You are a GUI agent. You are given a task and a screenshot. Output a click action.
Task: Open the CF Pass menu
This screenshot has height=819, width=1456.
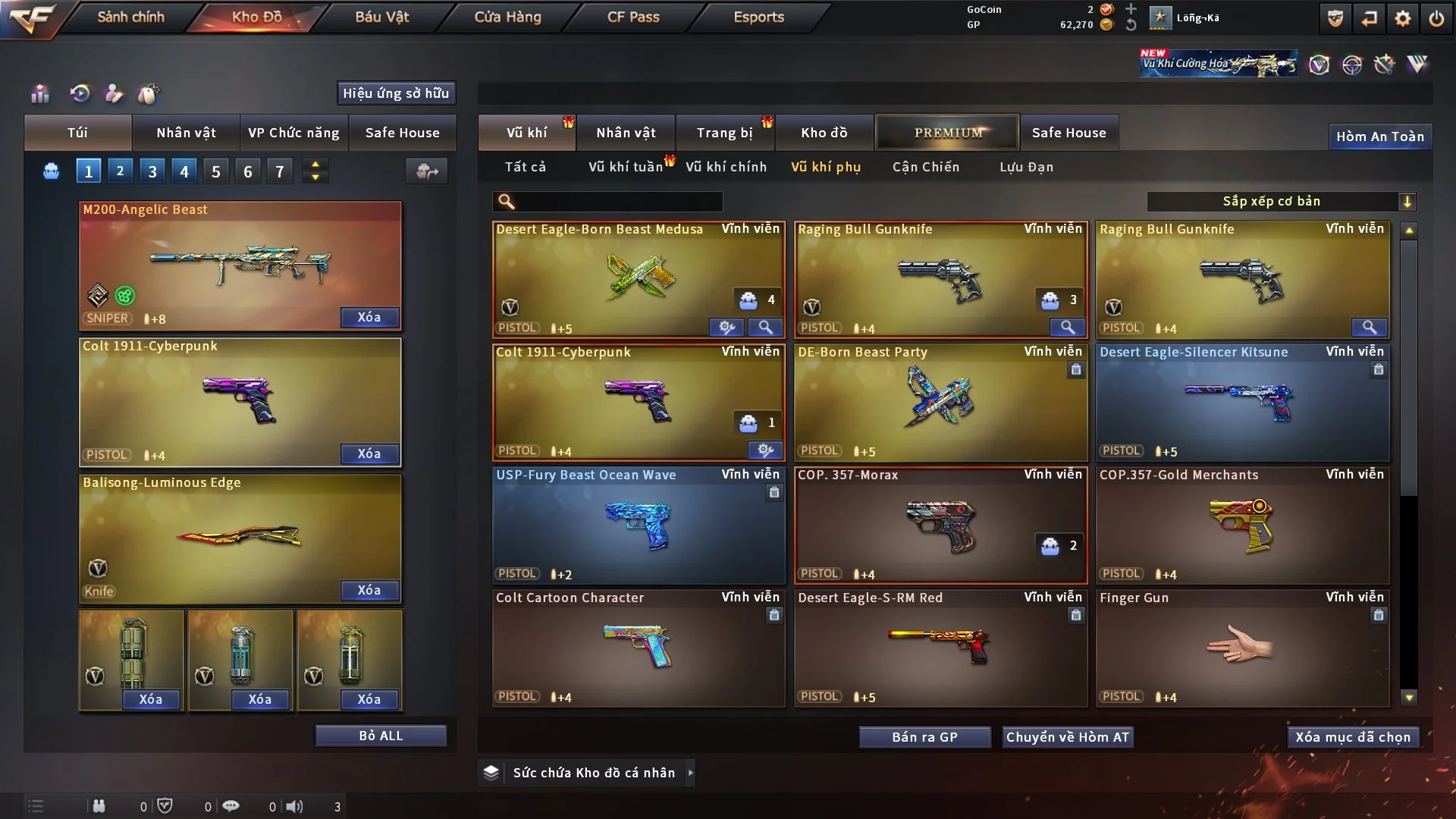[633, 17]
